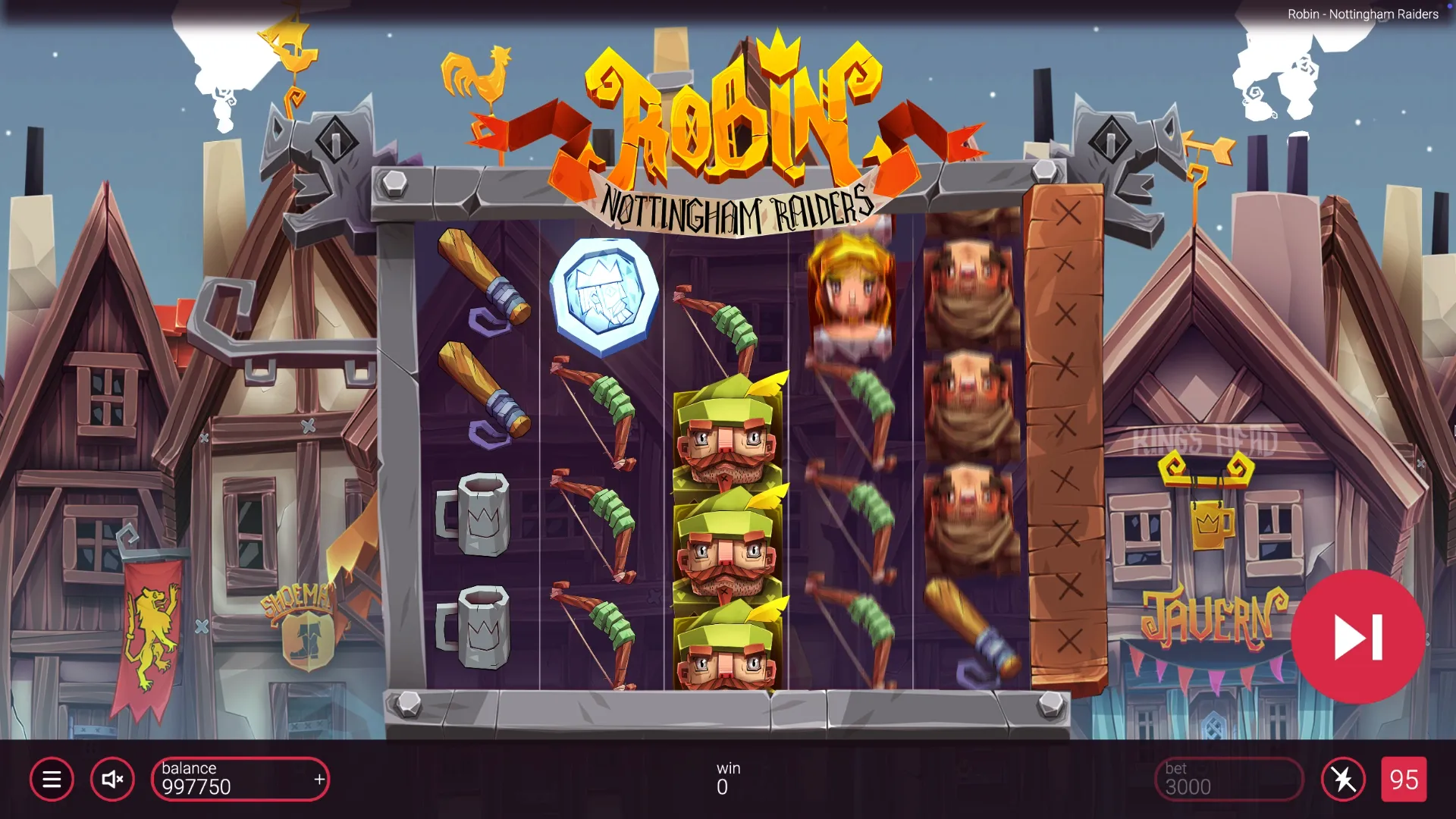Add funds with the balance plus button
The width and height of the screenshot is (1456, 819).
pos(319,779)
